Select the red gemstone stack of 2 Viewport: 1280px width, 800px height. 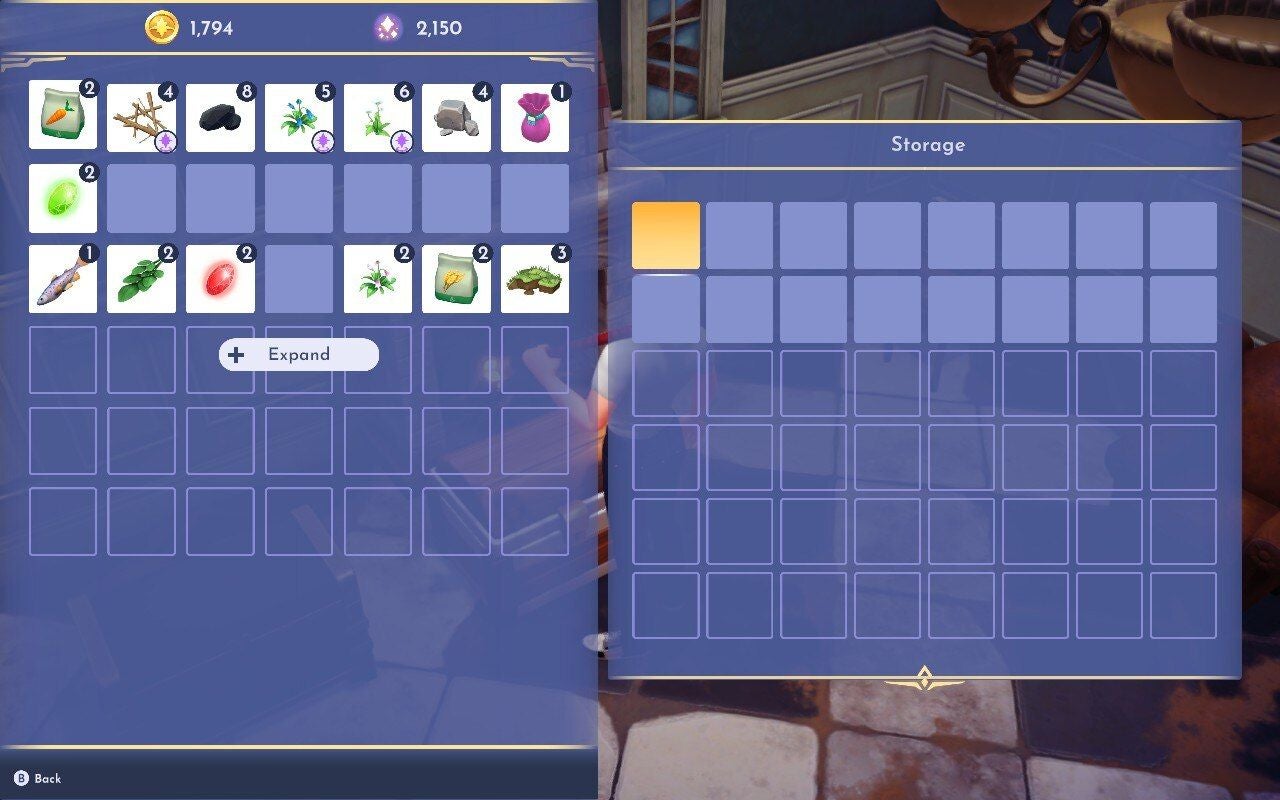pyautogui.click(x=220, y=275)
